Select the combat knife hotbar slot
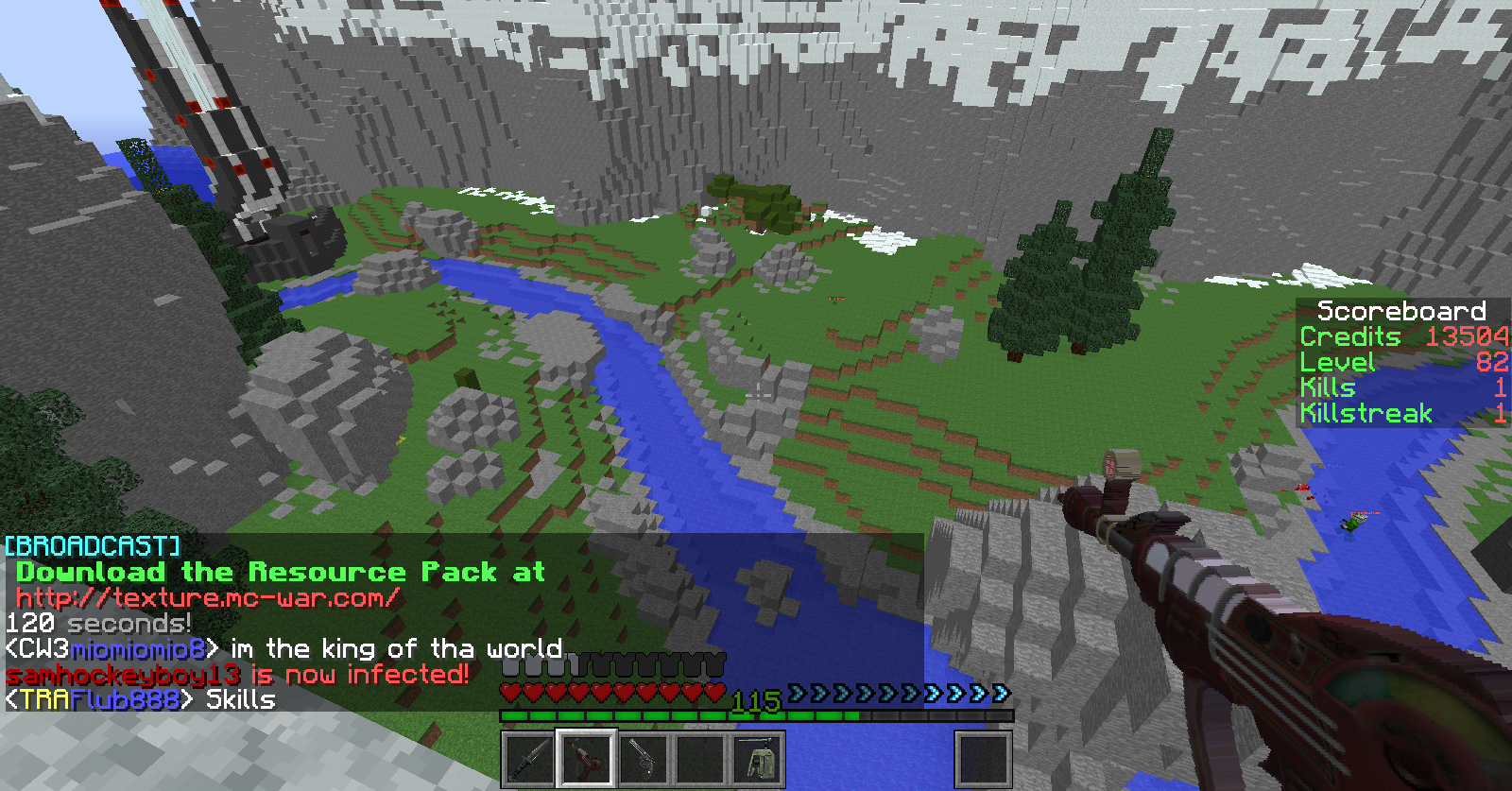Screen dimensions: 1512x791 tap(528, 758)
